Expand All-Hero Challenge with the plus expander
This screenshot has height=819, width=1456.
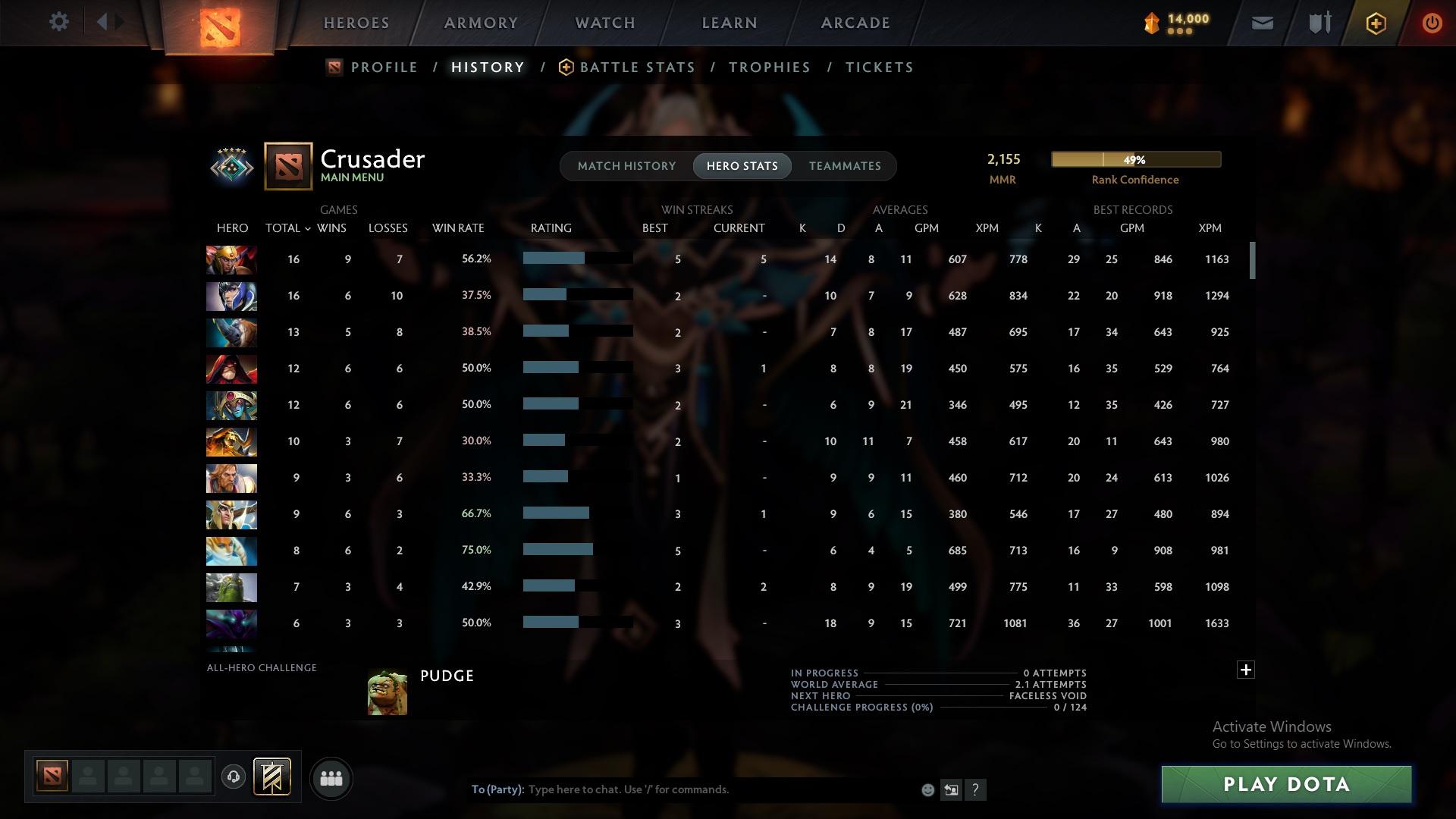tap(1245, 670)
